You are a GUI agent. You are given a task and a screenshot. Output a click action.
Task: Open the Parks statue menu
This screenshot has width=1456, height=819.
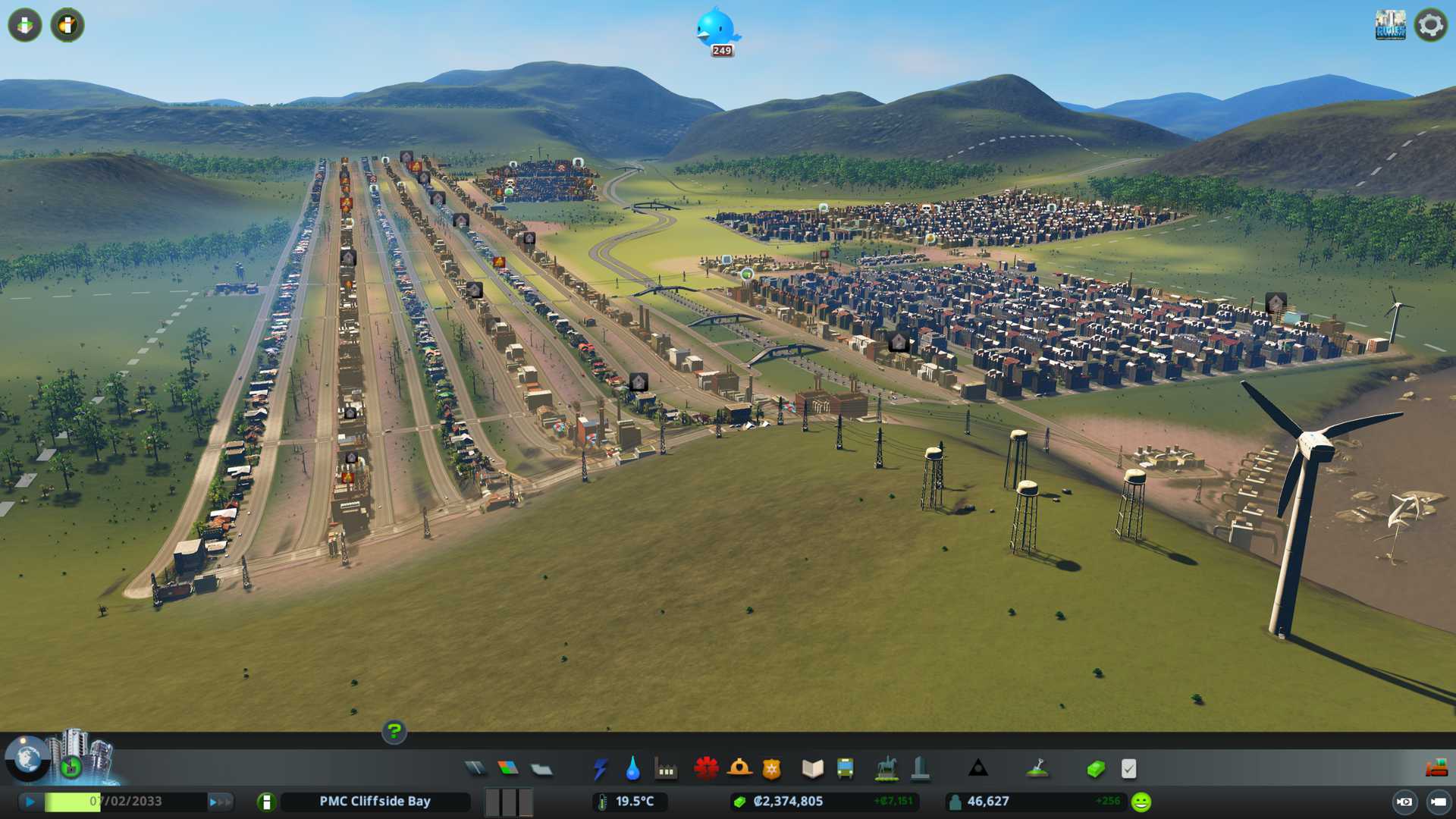[886, 769]
